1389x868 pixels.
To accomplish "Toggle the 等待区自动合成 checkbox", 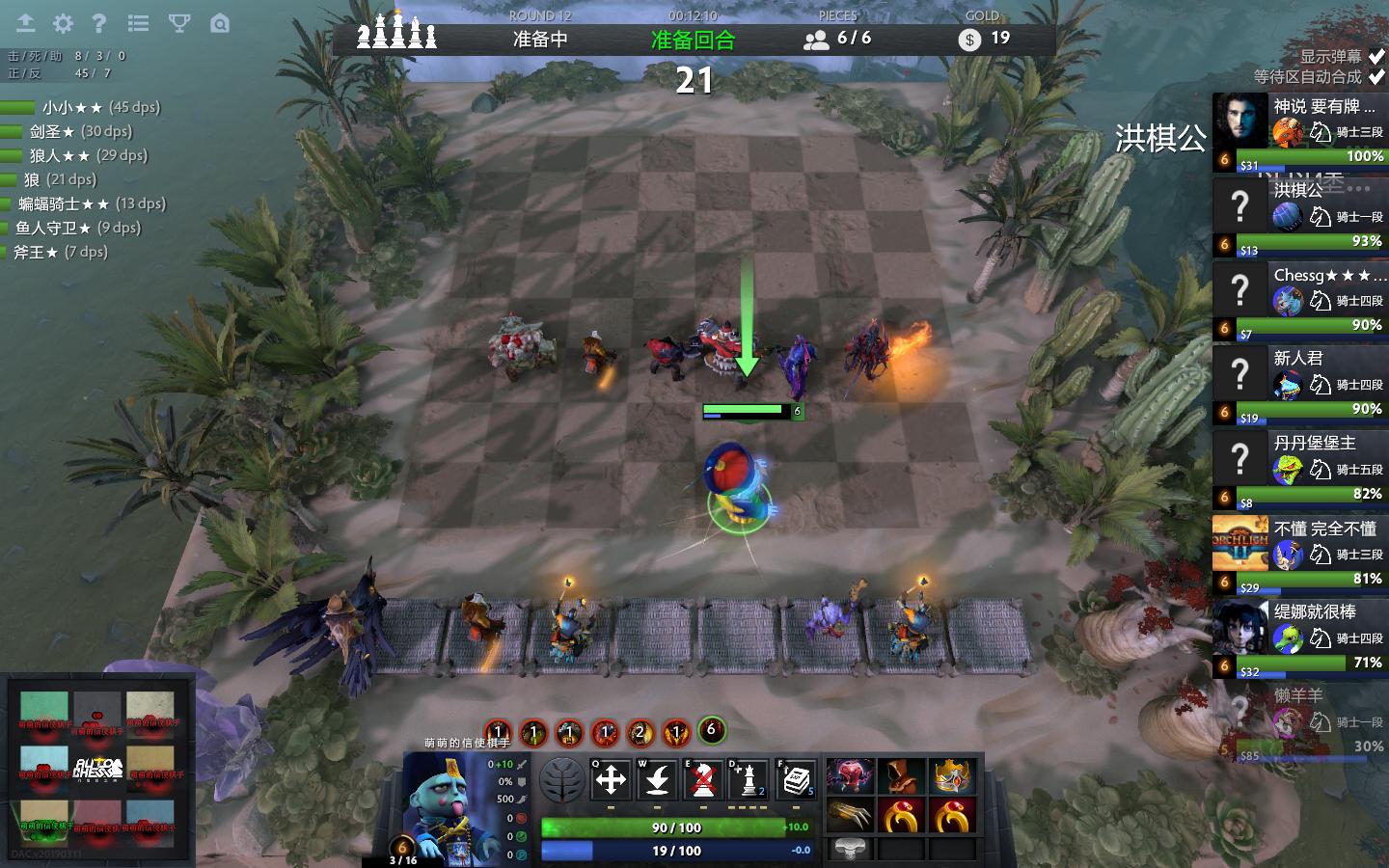I will coord(1376,76).
